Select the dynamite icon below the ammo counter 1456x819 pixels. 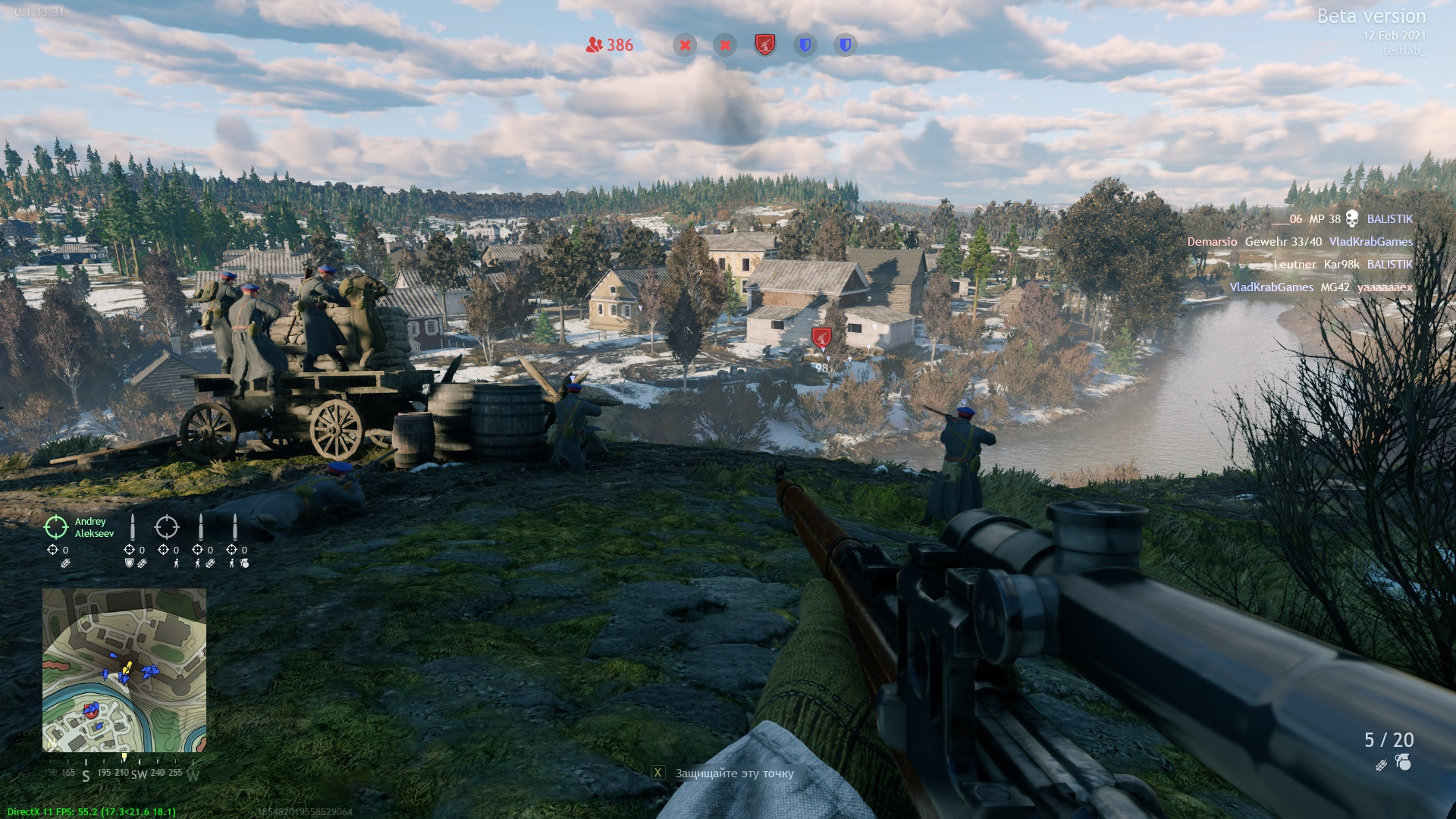click(1382, 765)
